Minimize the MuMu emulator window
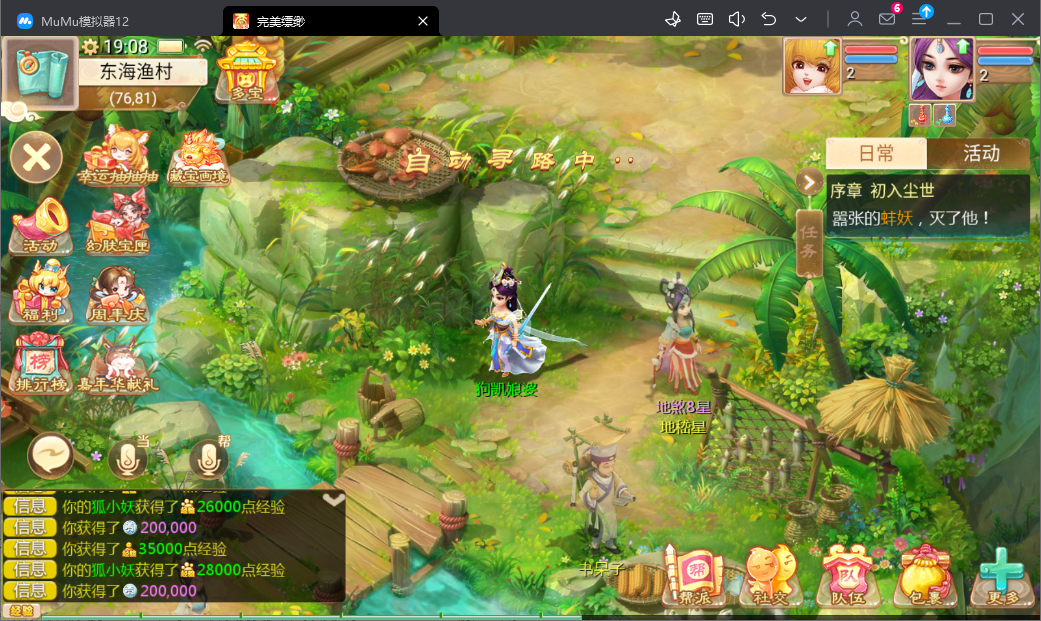Screen dimensions: 1041x621 click(x=954, y=19)
